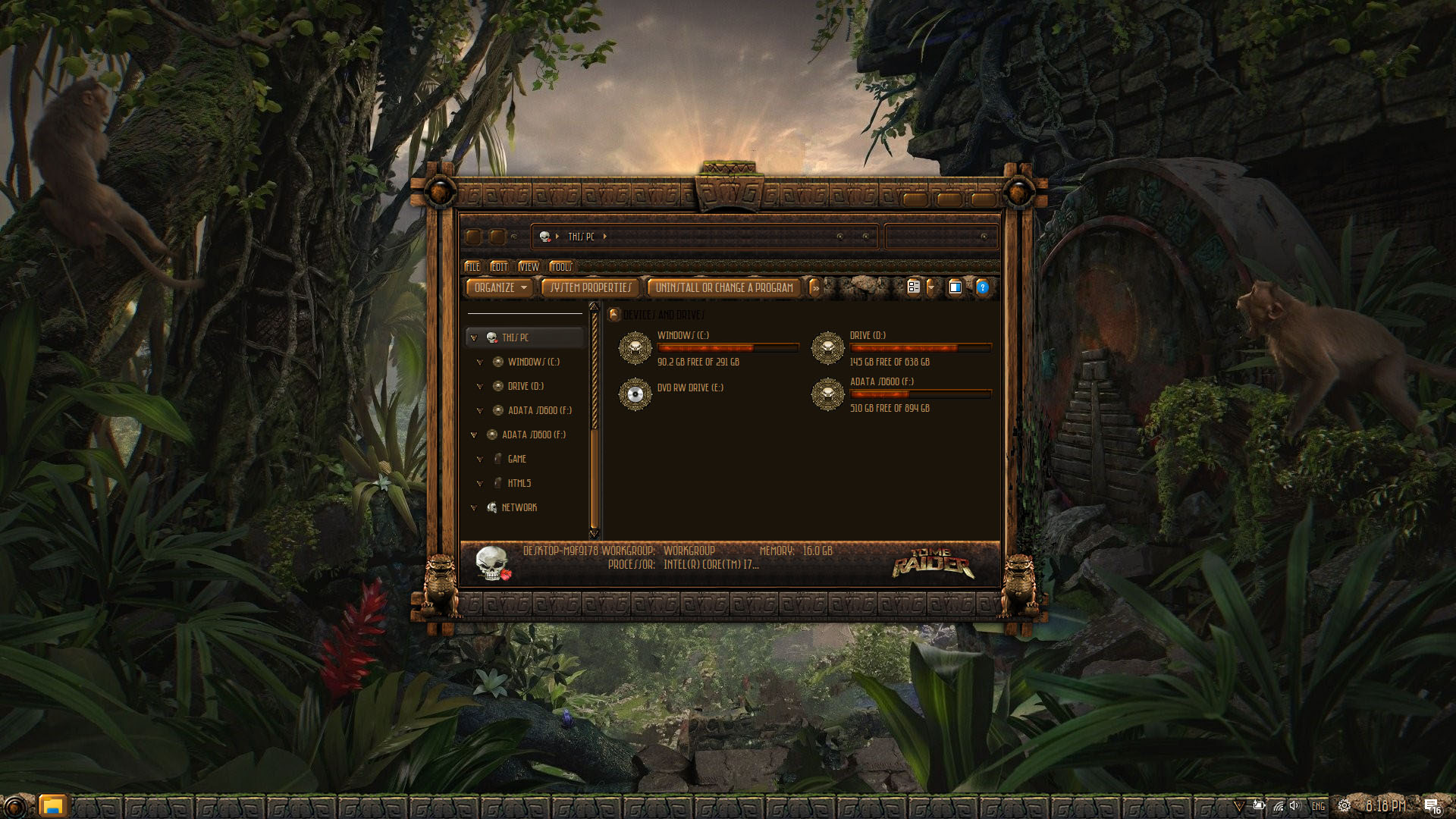Select the Windows (C:) drive tile
This screenshot has height=819, width=1456.
coord(682,348)
